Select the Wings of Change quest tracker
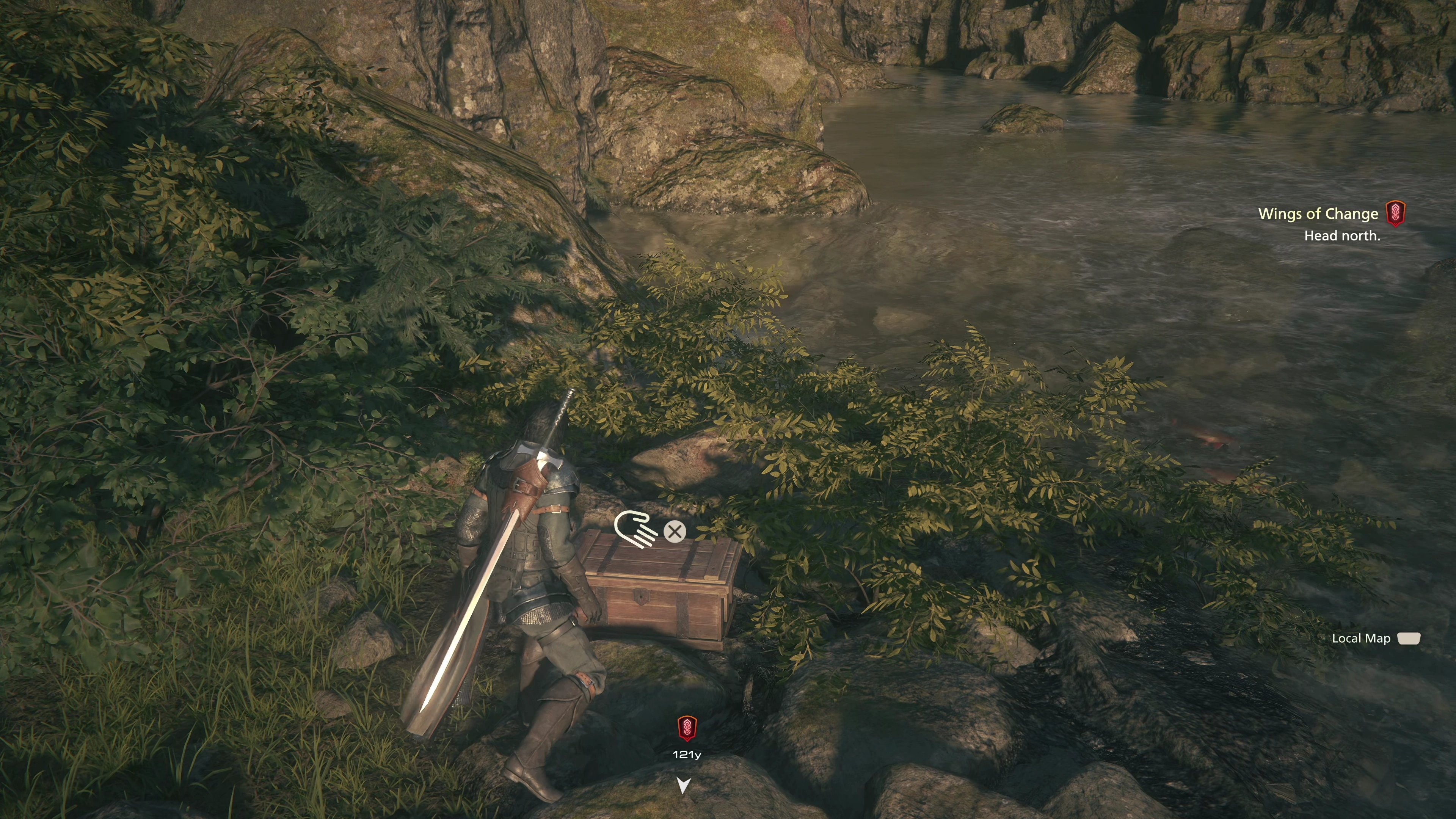Screen dimensions: 1456x819 [1318, 213]
